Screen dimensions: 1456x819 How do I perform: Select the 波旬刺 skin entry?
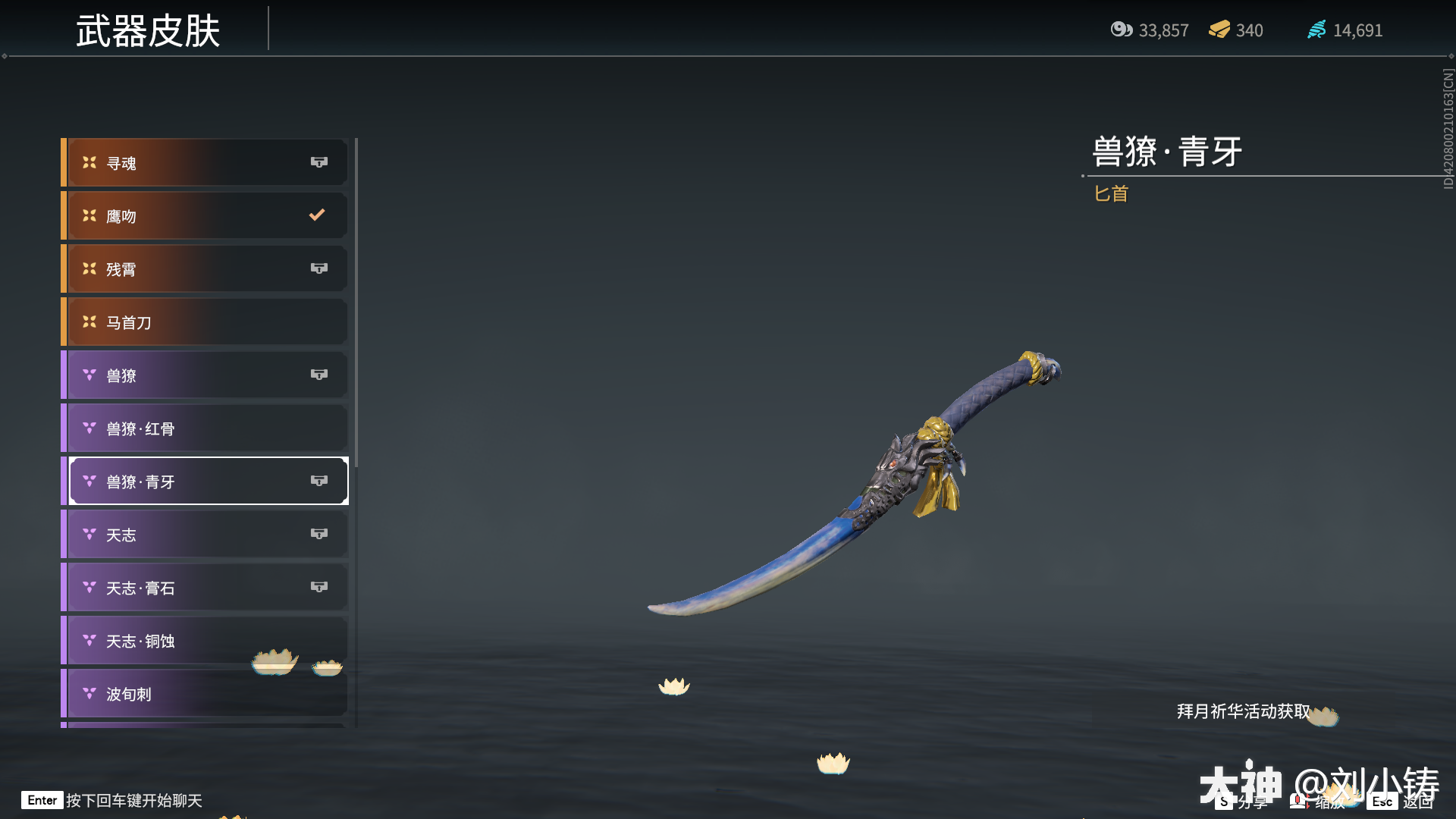pyautogui.click(x=205, y=694)
